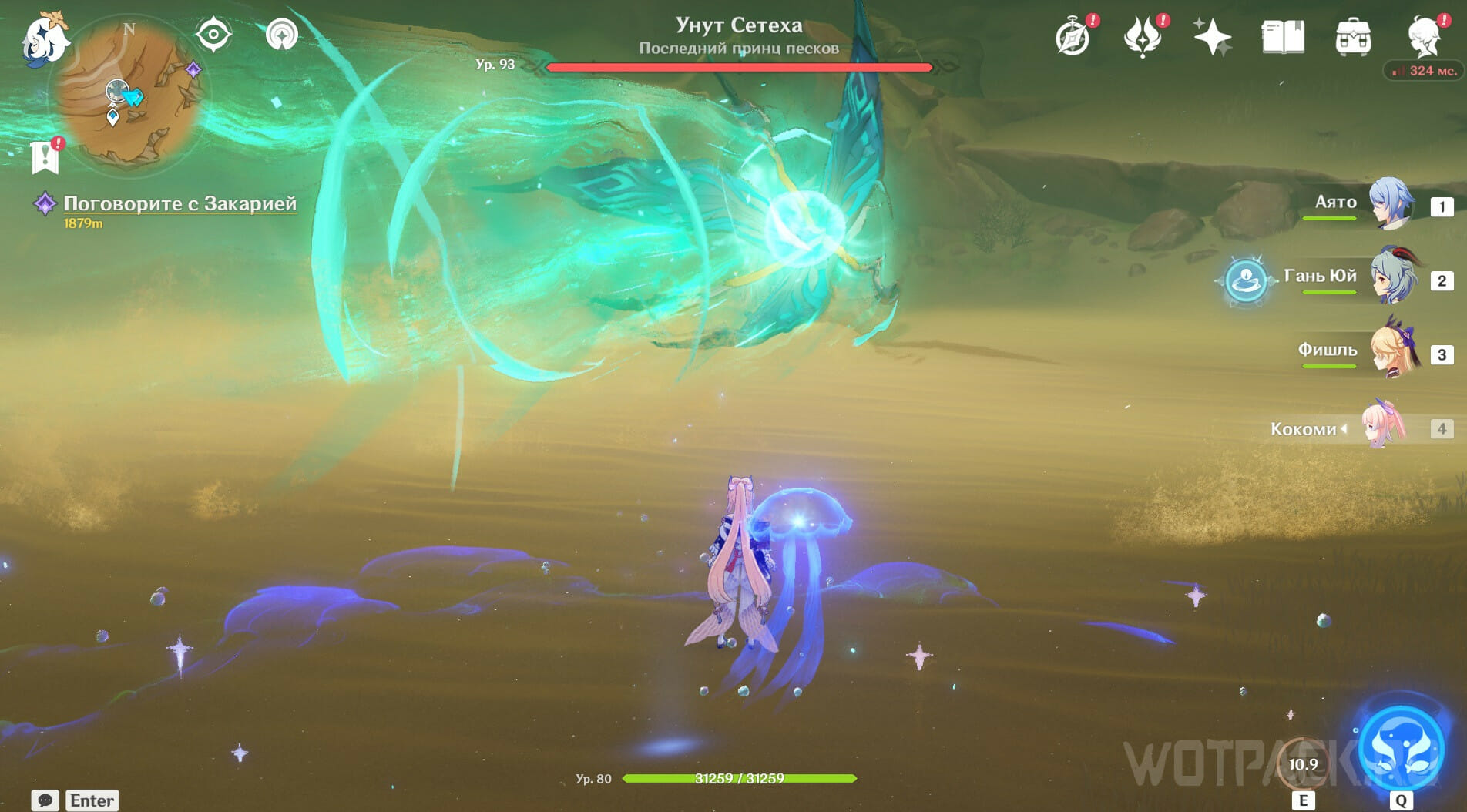Switch to Фишль party member

pos(1391,351)
